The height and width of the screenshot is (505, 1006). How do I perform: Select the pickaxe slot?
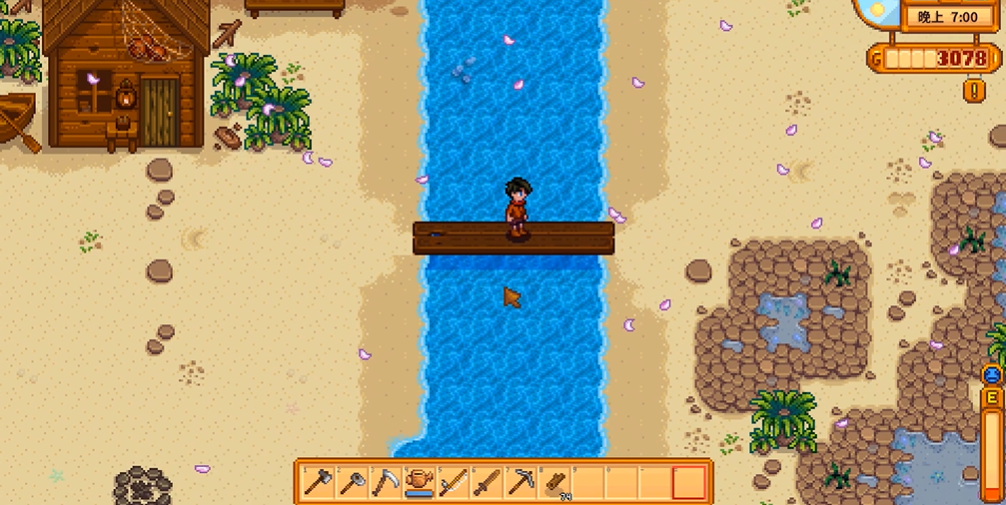click(x=521, y=482)
